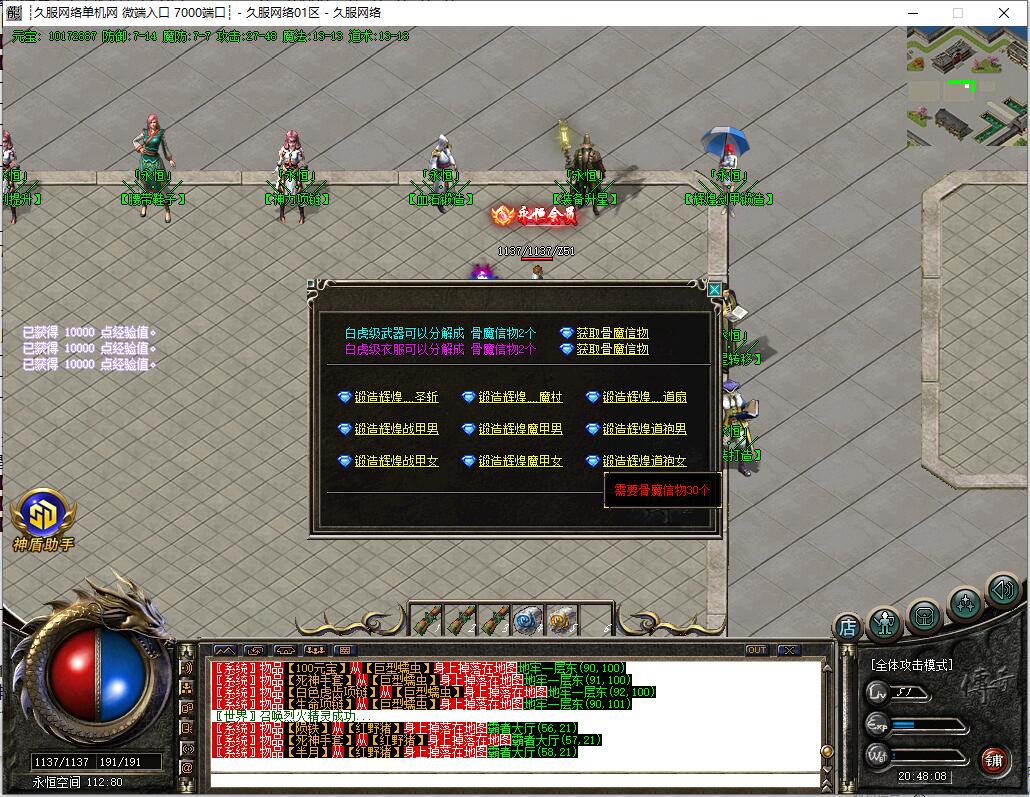Toggle the sound speaker button
This screenshot has height=797, width=1030.
pos(1002,590)
